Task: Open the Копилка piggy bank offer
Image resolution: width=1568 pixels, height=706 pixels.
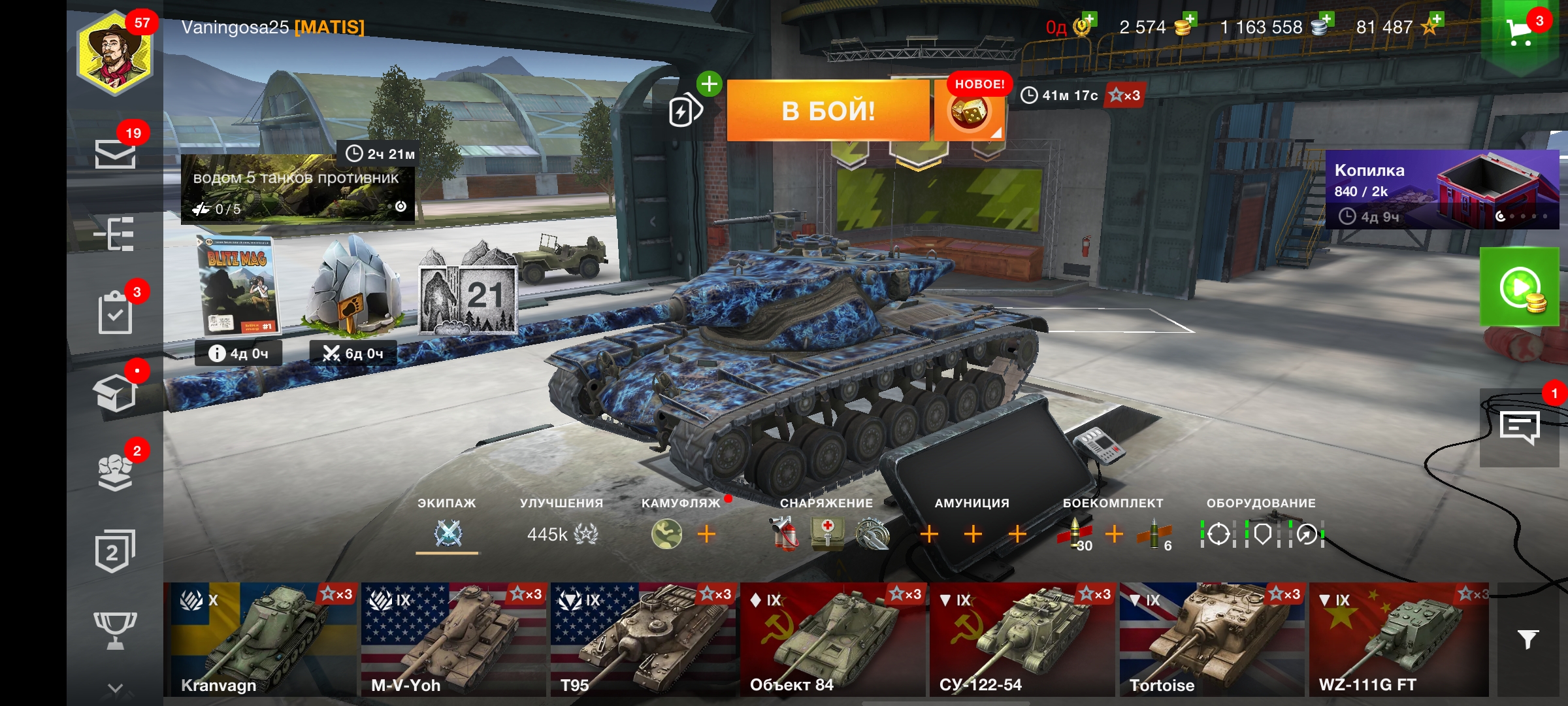Action: [1441, 190]
